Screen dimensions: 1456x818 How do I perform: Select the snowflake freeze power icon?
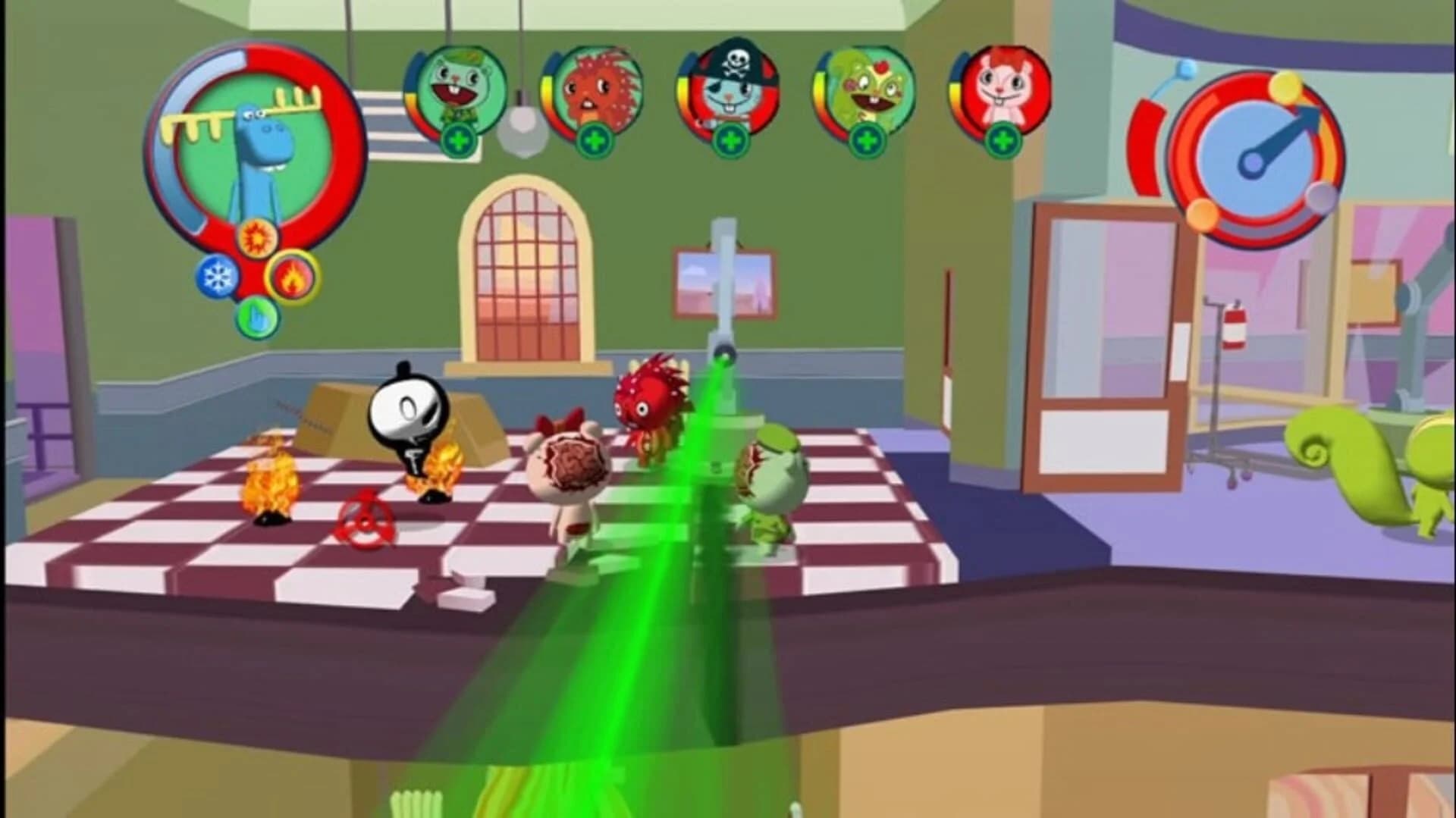[217, 276]
